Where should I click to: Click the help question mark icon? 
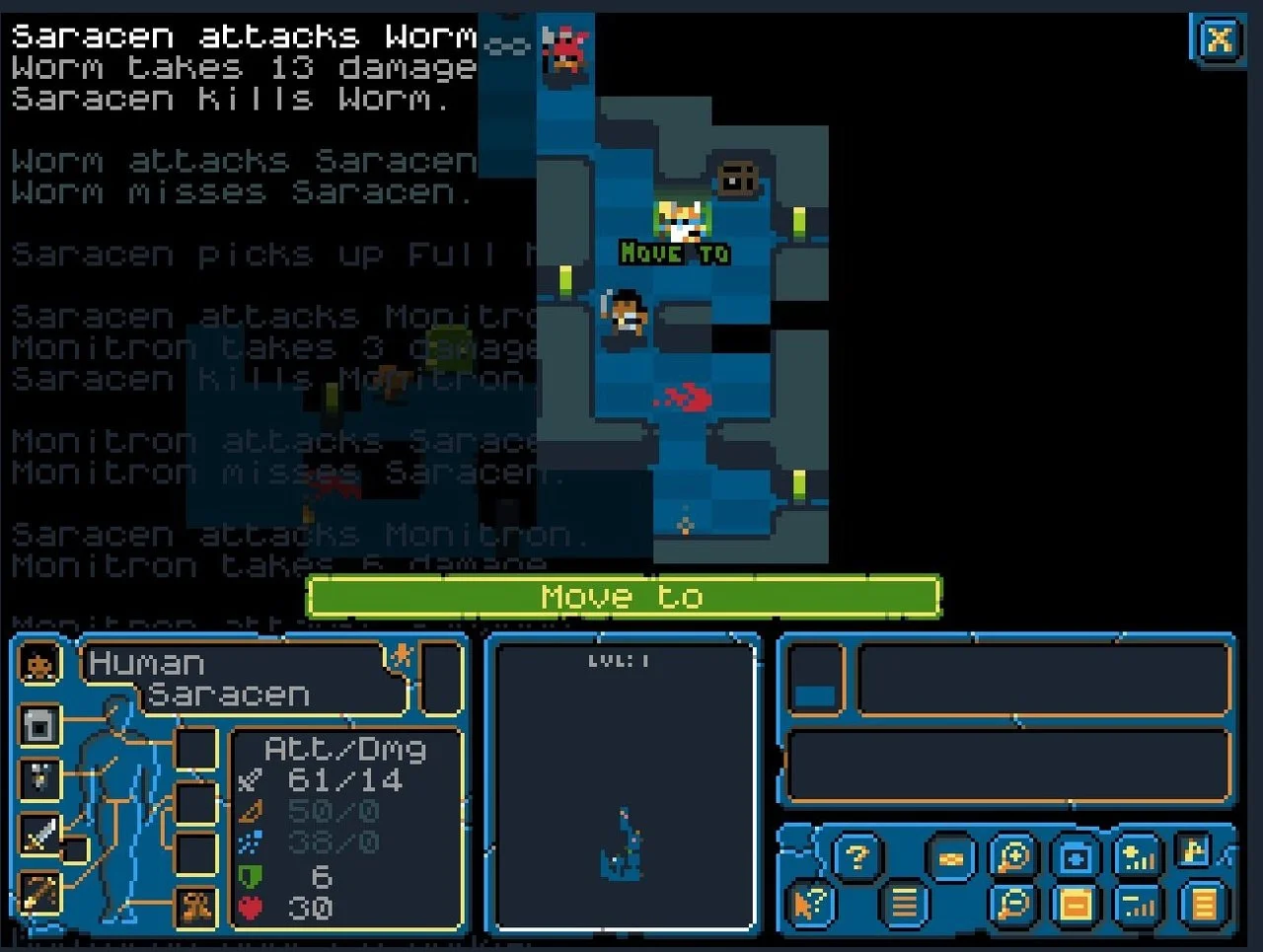coord(856,856)
